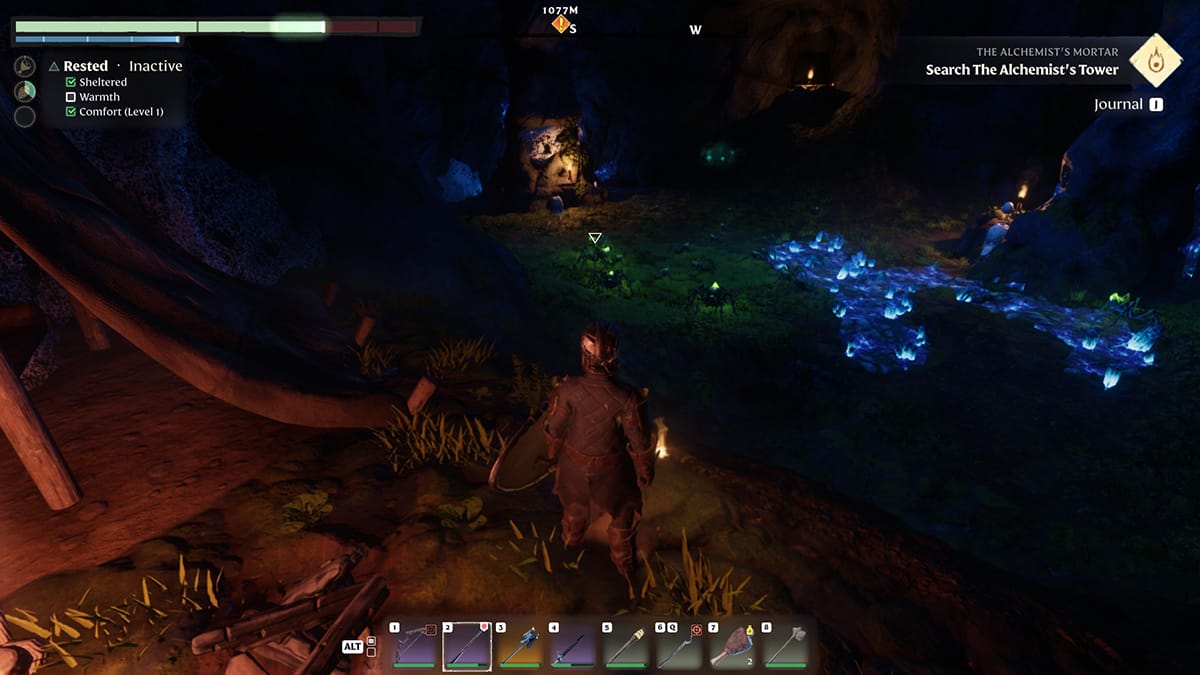This screenshot has width=1200, height=675.
Task: Equip the blue axe in slot 3
Action: (519, 646)
